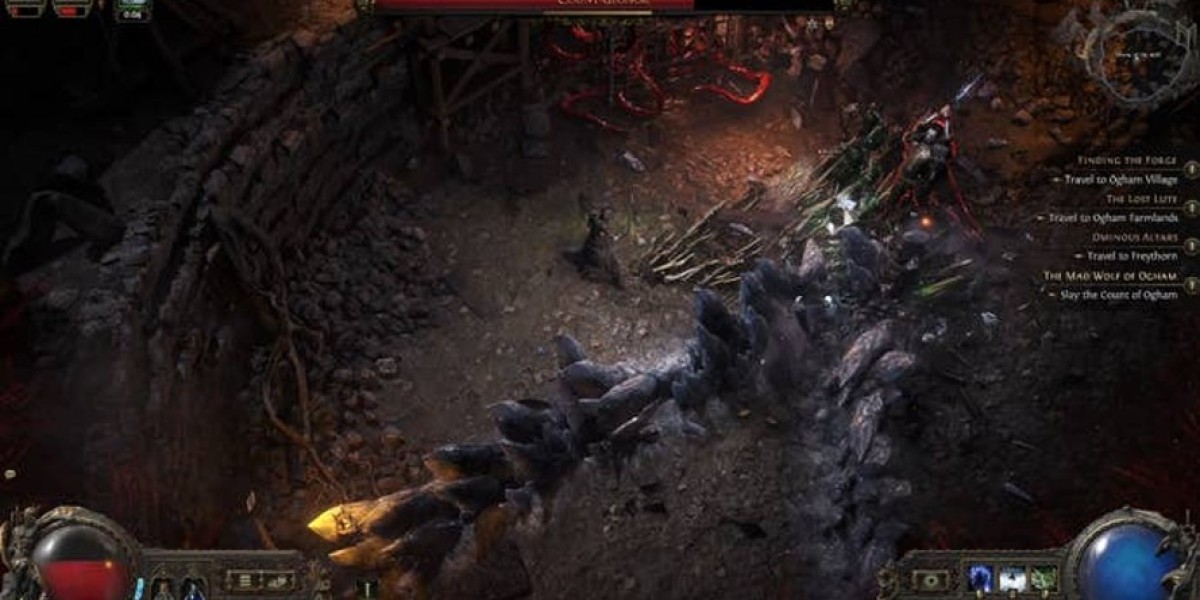Click the eye-shaped button on the skill bar
Image resolution: width=1200 pixels, height=600 pixels.
pos(932,580)
